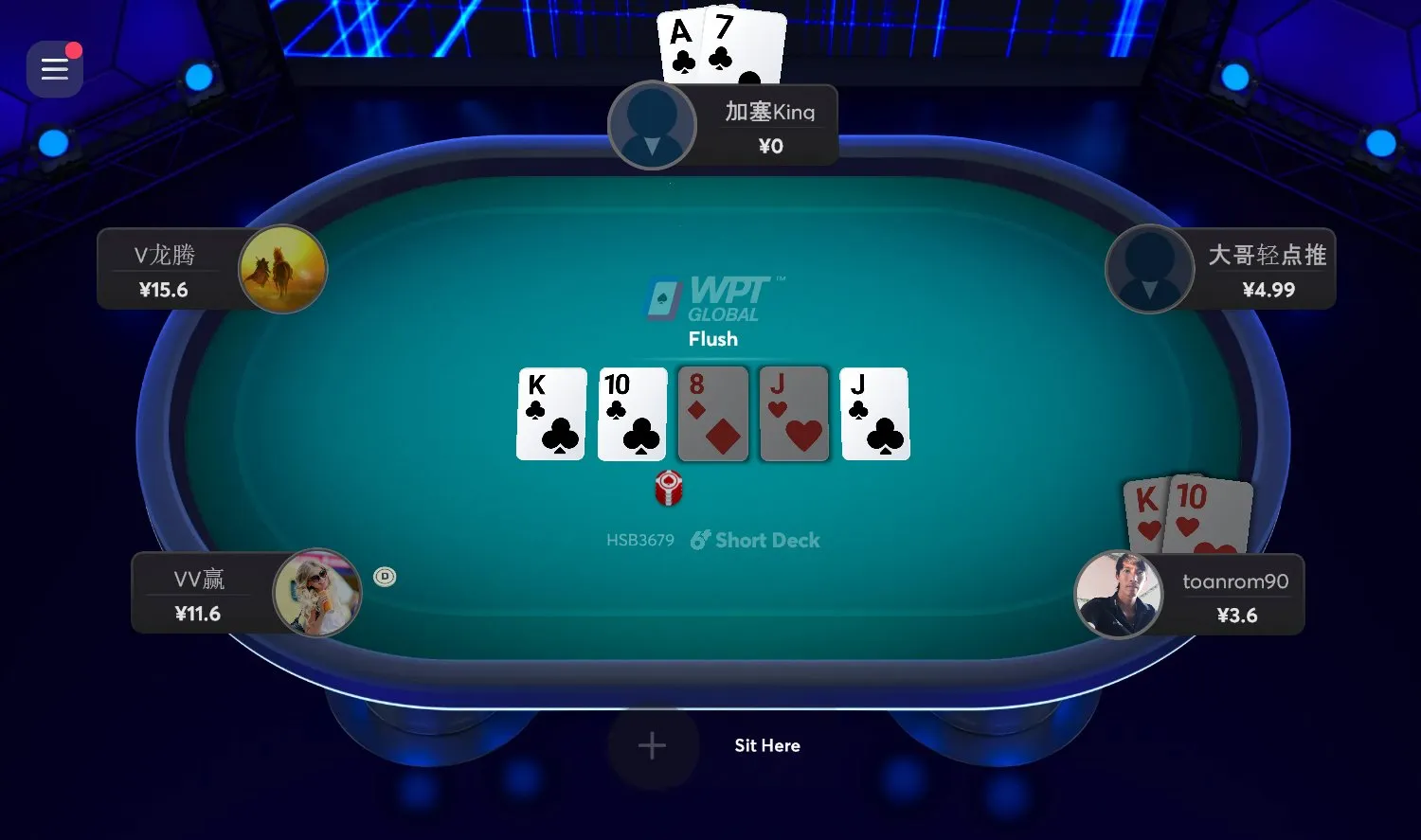Click the plus icon at Sit Here

click(651, 745)
